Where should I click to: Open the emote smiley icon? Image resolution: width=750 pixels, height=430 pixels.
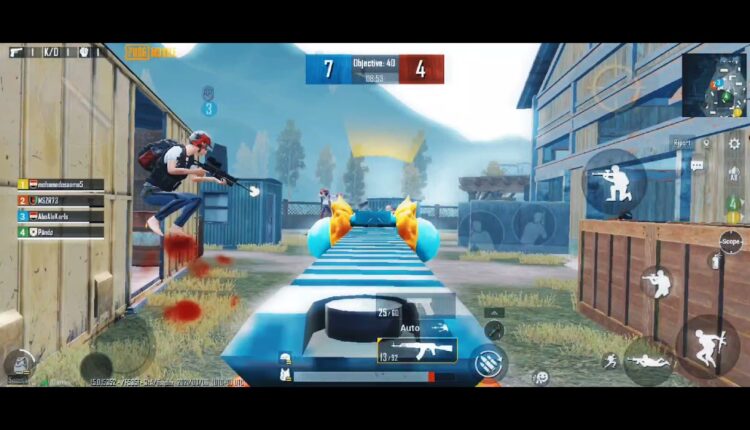point(541,377)
